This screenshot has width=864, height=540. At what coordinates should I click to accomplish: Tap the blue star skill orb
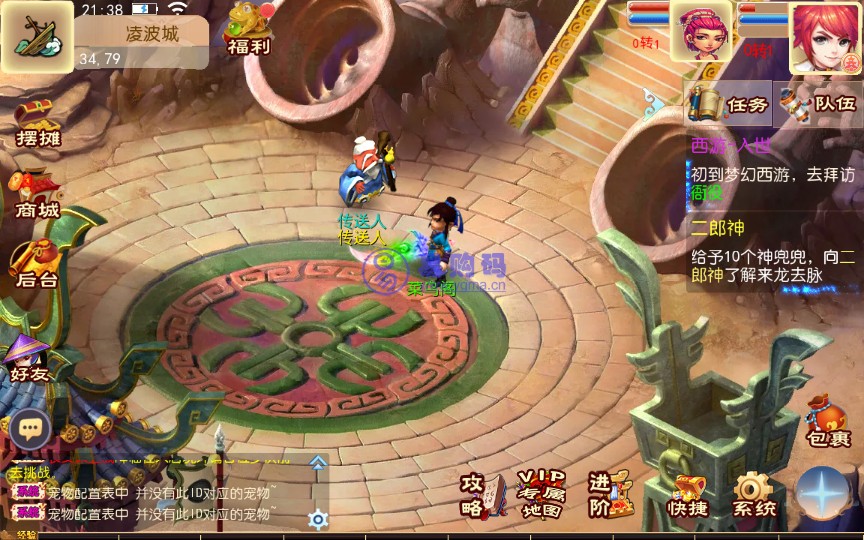pos(826,494)
